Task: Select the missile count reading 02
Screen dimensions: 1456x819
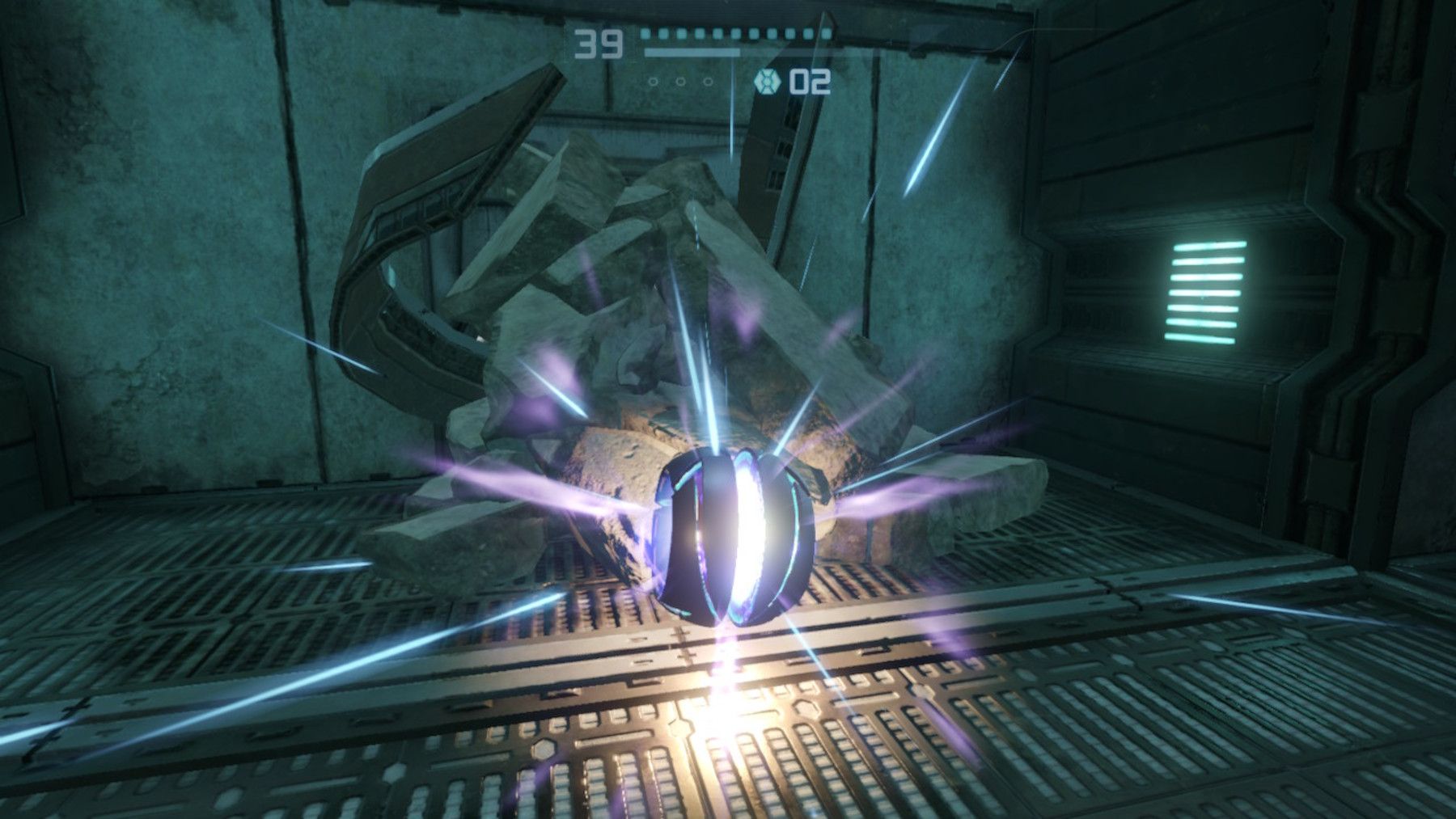Action: (811, 81)
